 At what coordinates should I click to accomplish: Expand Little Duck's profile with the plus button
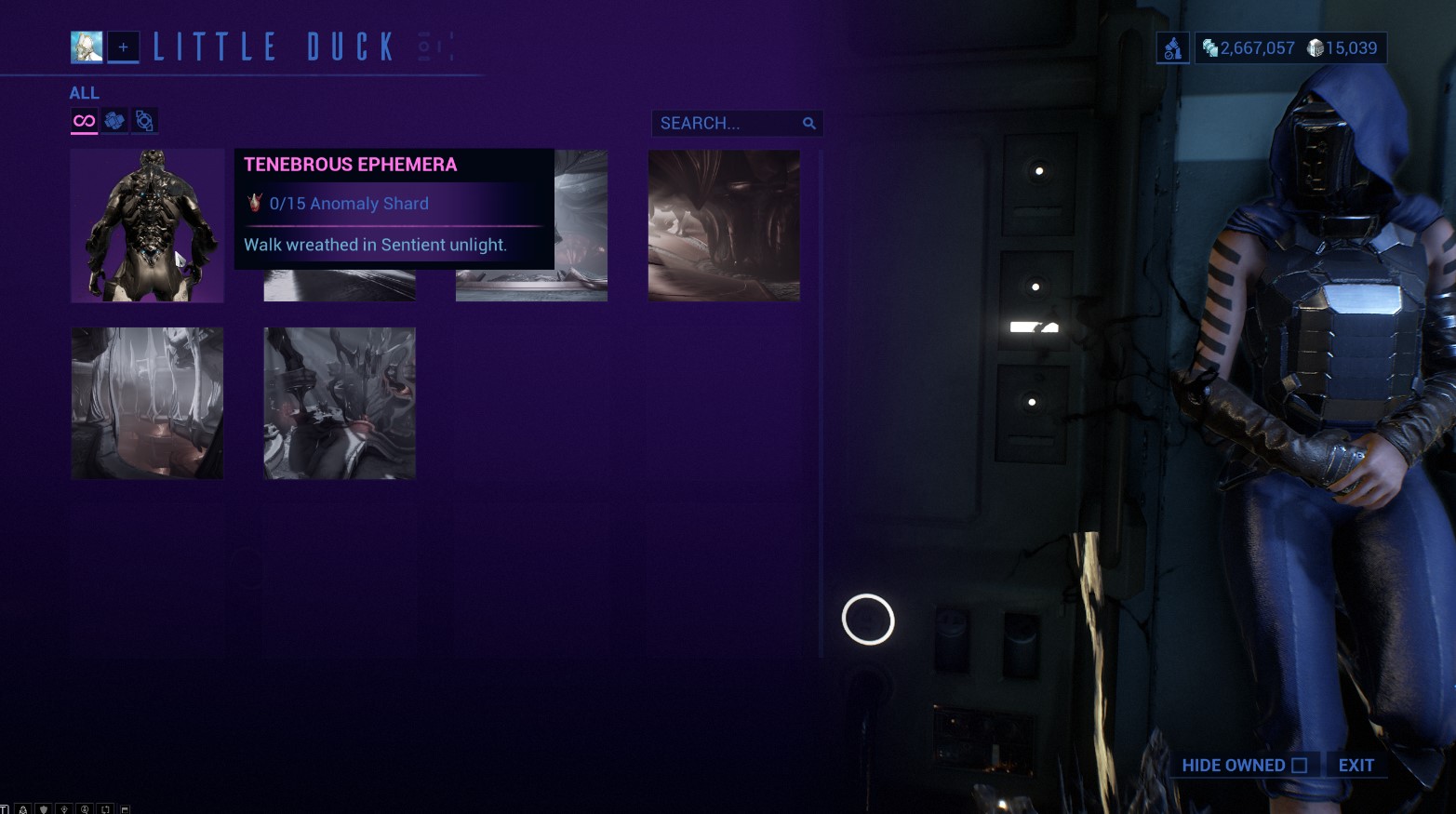click(x=123, y=47)
